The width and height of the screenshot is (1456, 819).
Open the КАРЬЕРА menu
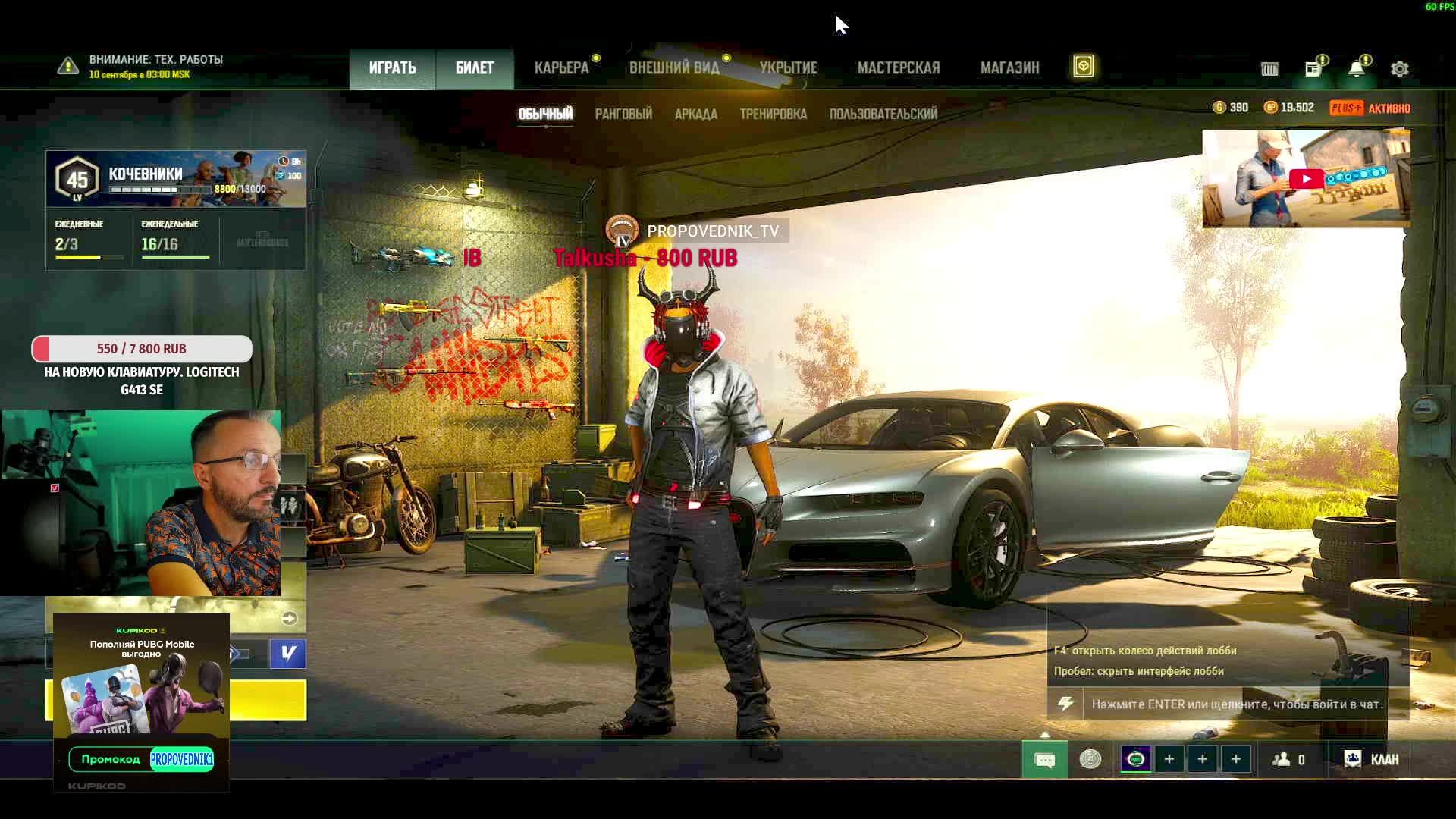click(x=561, y=68)
